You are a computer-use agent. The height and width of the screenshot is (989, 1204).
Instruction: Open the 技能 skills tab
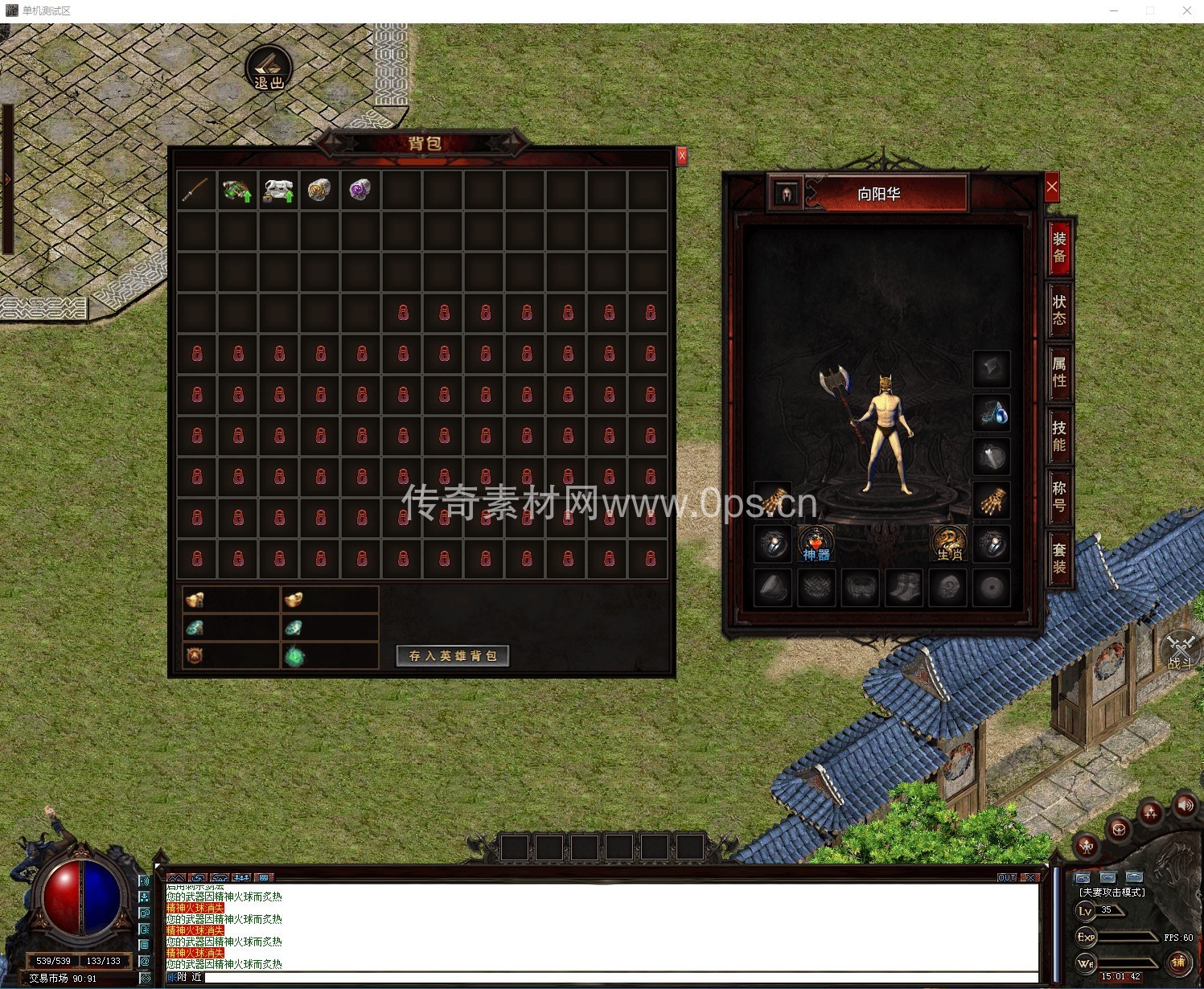(x=1059, y=436)
